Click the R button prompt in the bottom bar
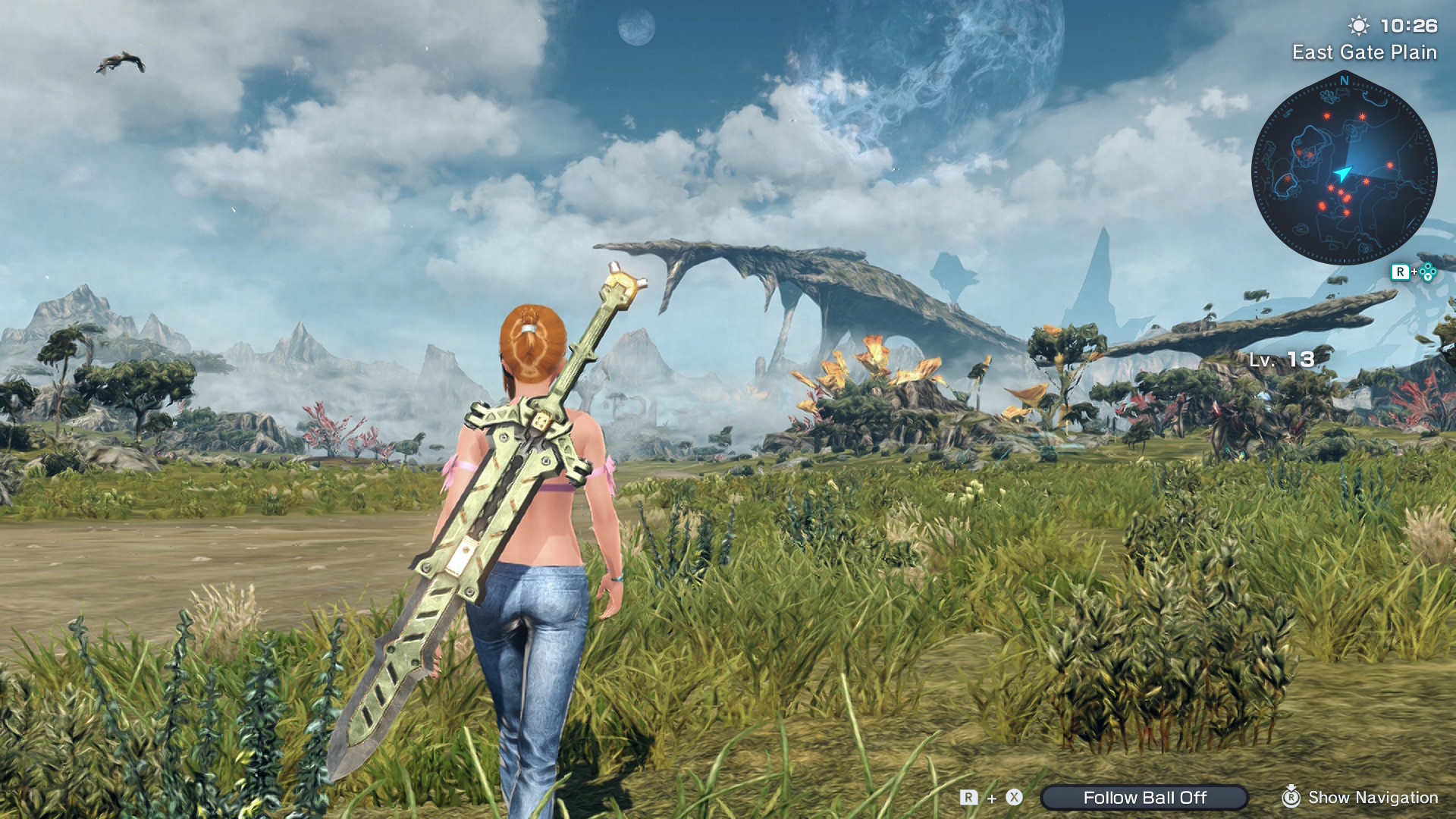The height and width of the screenshot is (819, 1456). coord(968,798)
